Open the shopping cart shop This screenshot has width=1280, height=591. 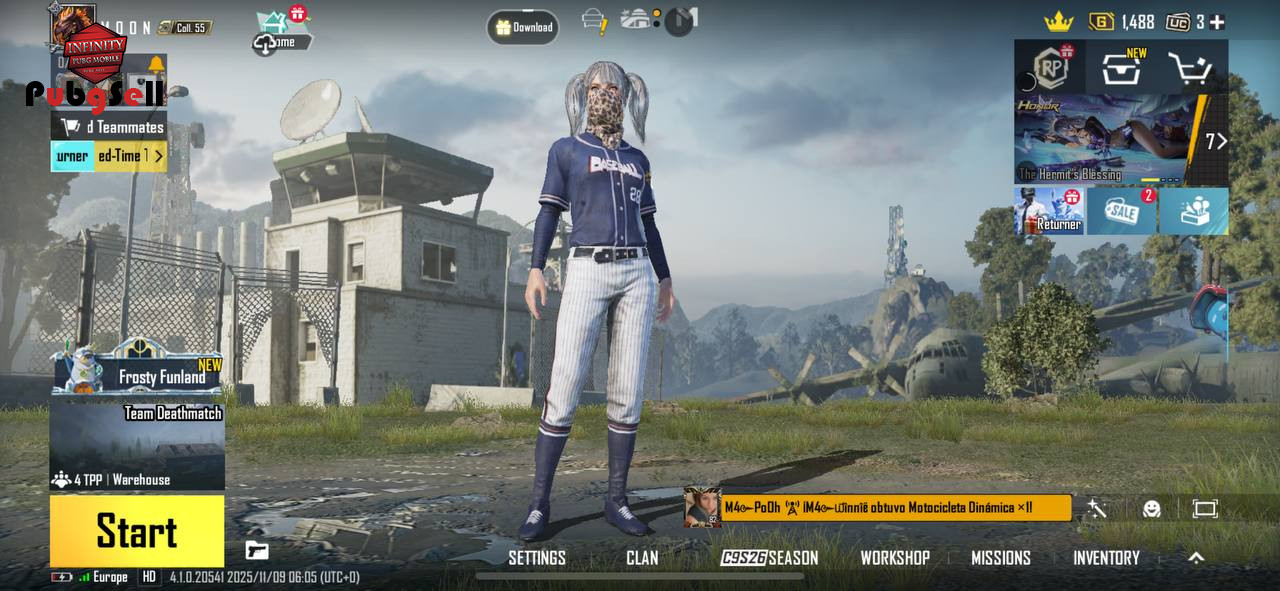click(1190, 69)
